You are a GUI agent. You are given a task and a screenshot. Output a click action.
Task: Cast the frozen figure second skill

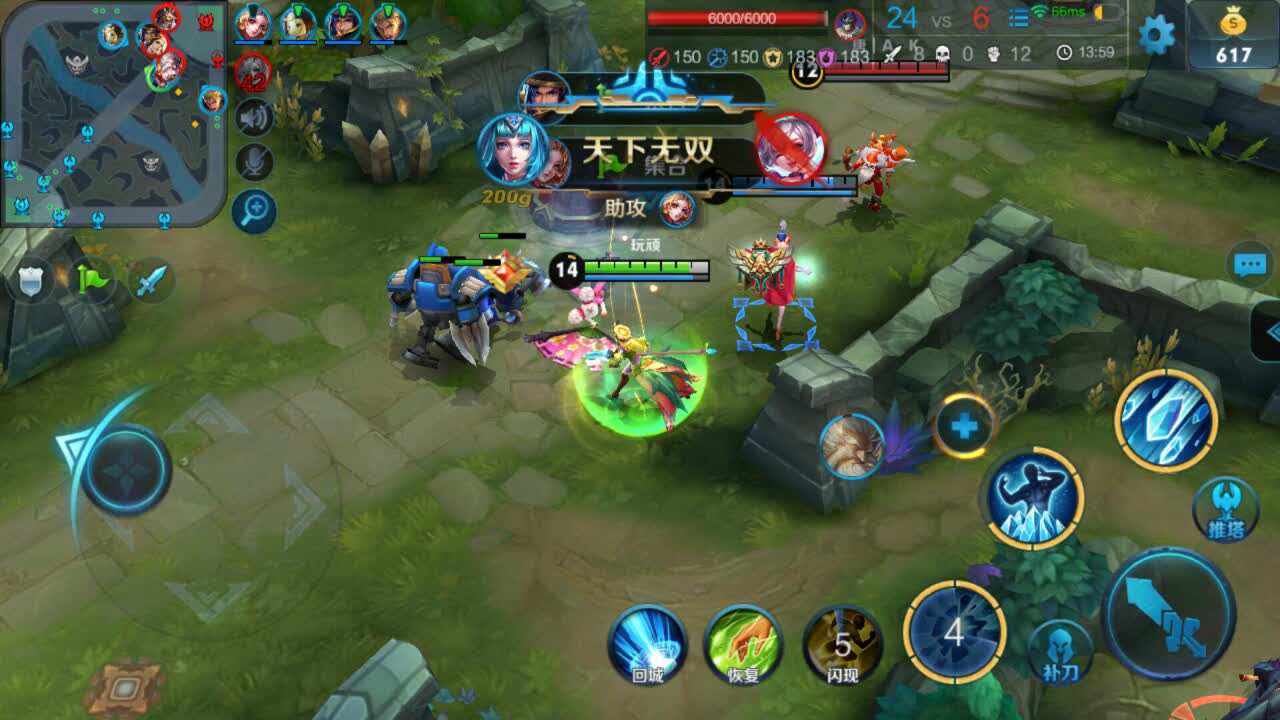(1034, 497)
